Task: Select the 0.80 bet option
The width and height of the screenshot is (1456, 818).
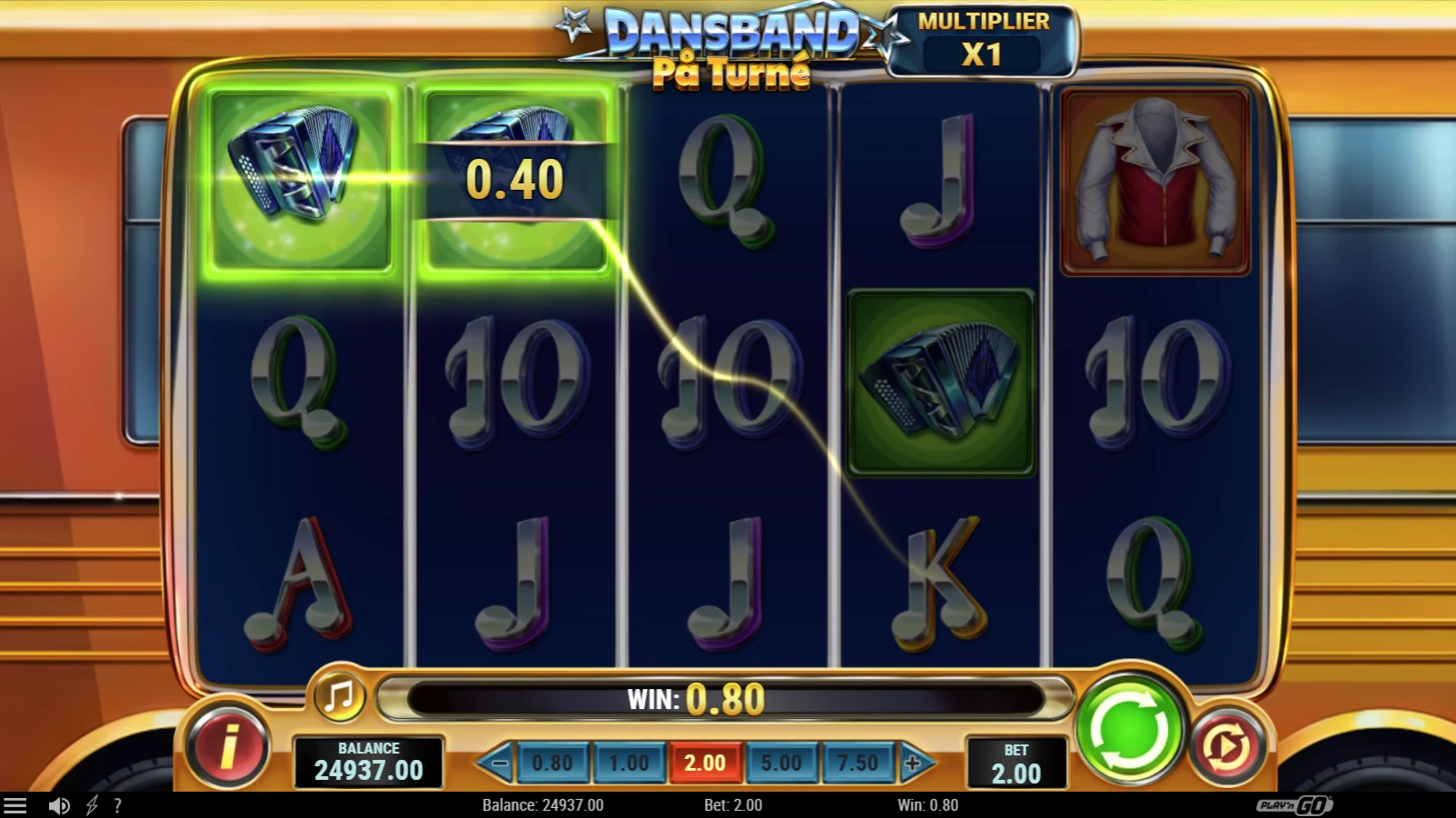Action: pyautogui.click(x=555, y=763)
